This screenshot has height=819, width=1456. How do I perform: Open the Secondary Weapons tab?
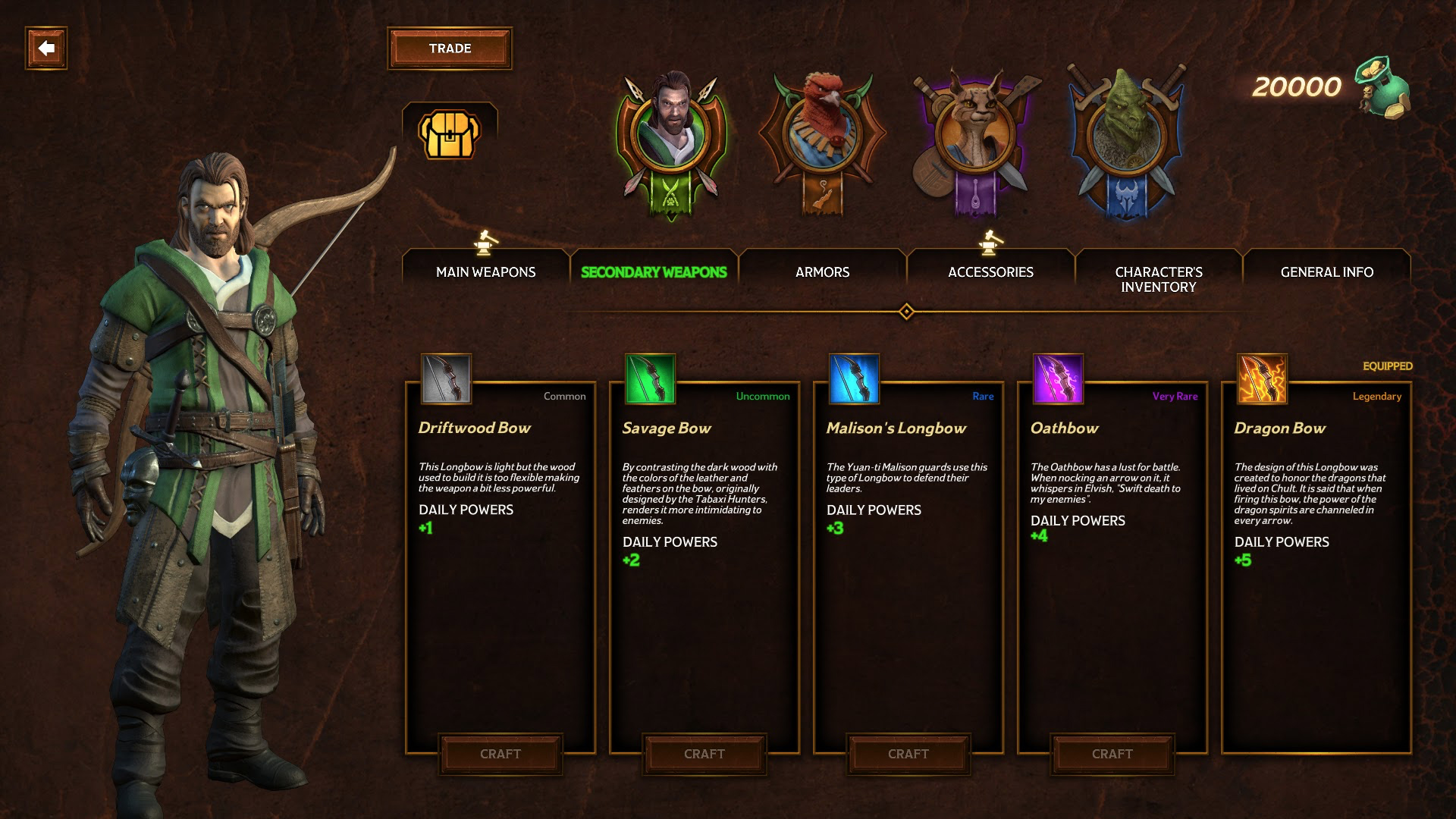coord(654,272)
